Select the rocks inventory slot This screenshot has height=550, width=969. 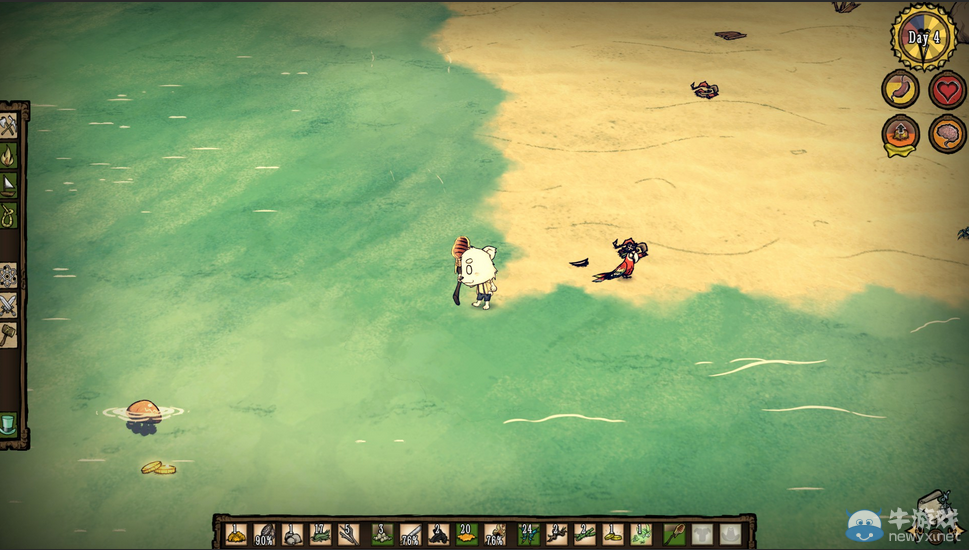coord(293,534)
